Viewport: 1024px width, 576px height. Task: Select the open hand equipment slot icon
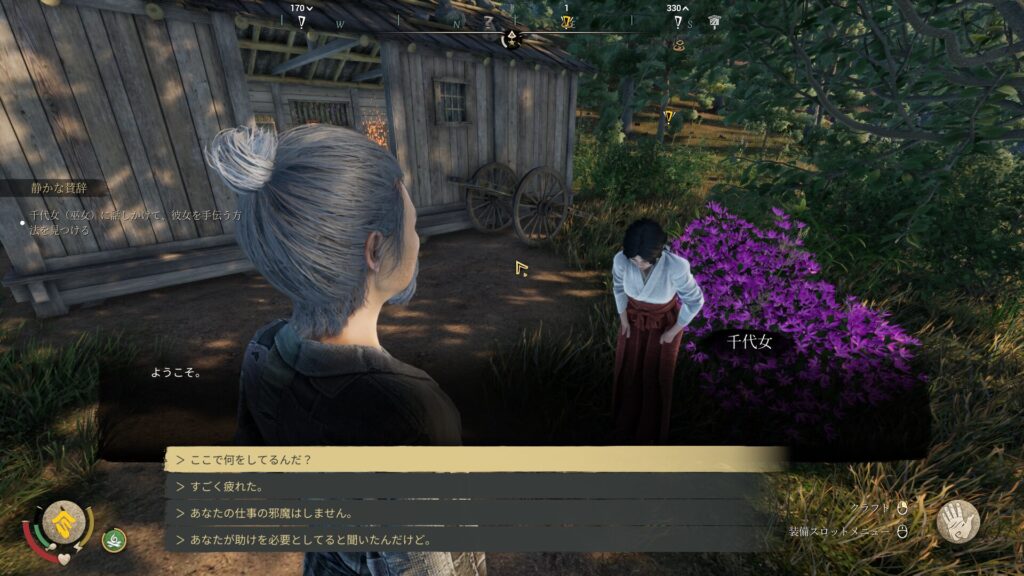tap(957, 521)
